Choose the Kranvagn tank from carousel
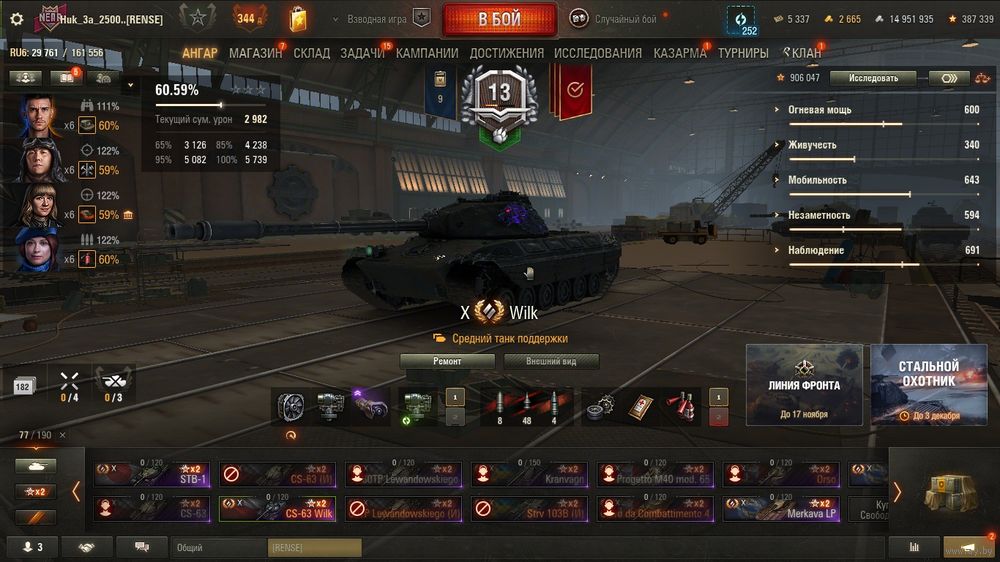 pos(529,474)
